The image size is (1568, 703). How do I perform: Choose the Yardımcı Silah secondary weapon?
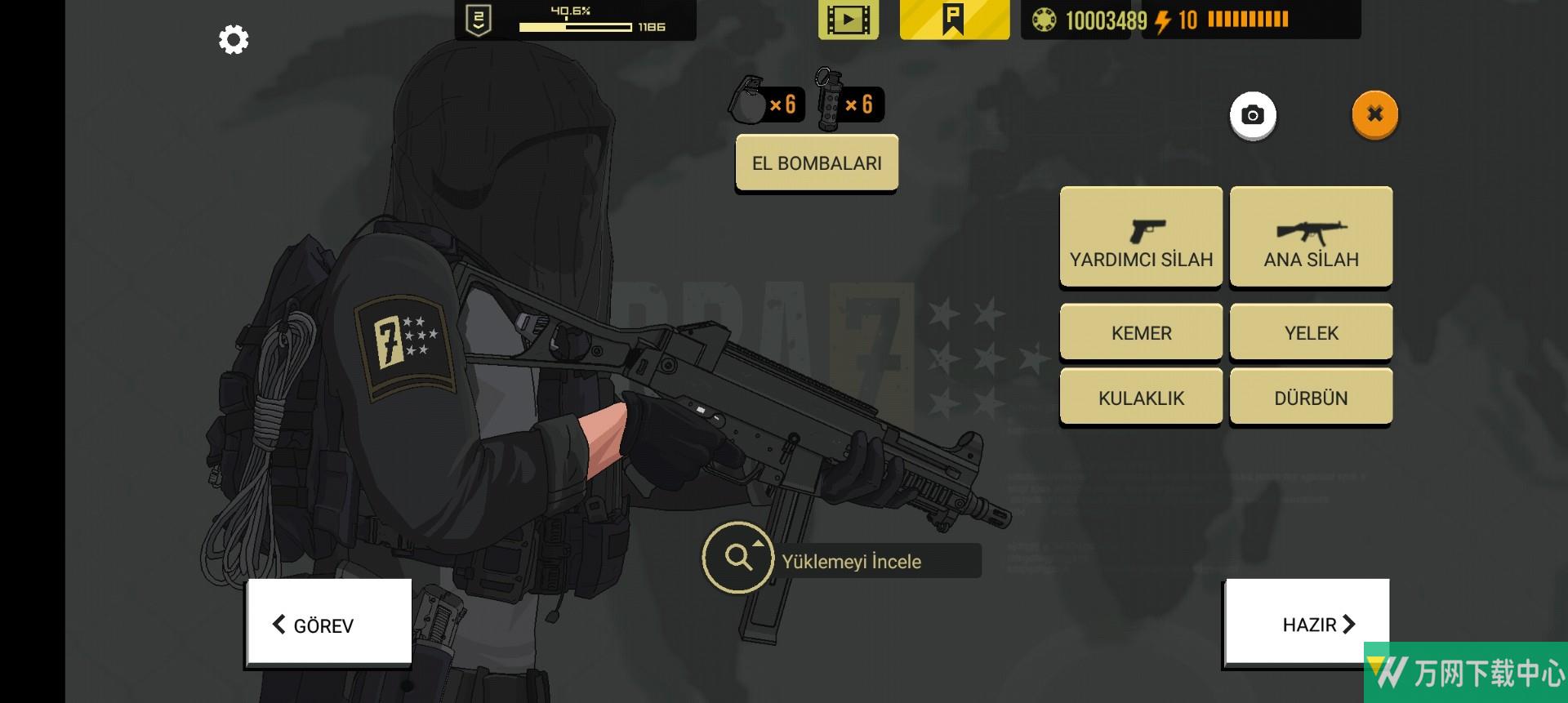pyautogui.click(x=1141, y=236)
